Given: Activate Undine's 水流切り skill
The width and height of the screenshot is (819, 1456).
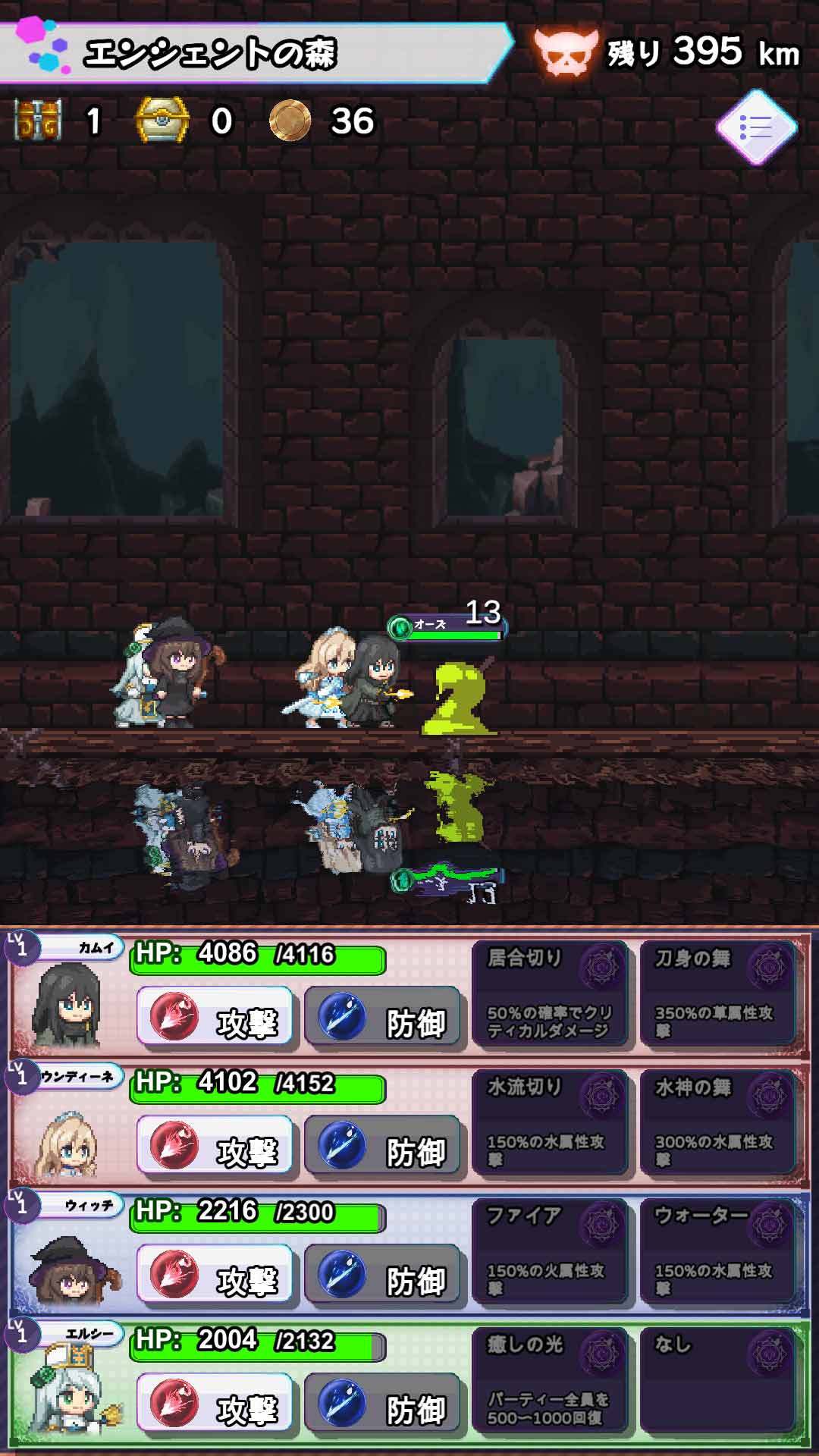Looking at the screenshot, I should (551, 1123).
